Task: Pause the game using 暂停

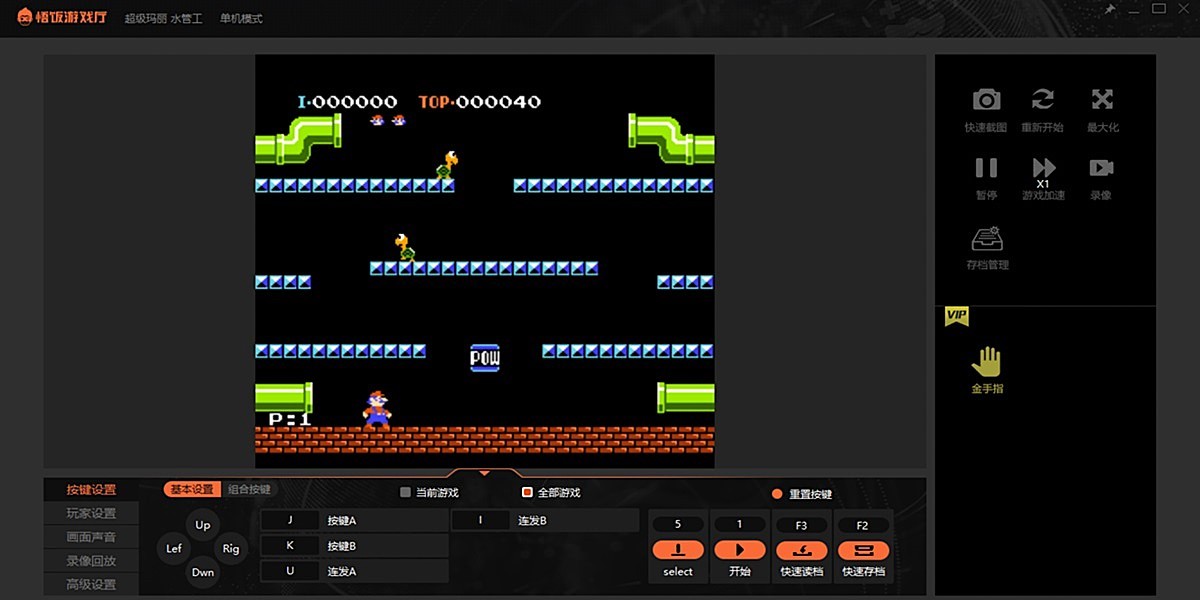Action: [986, 168]
